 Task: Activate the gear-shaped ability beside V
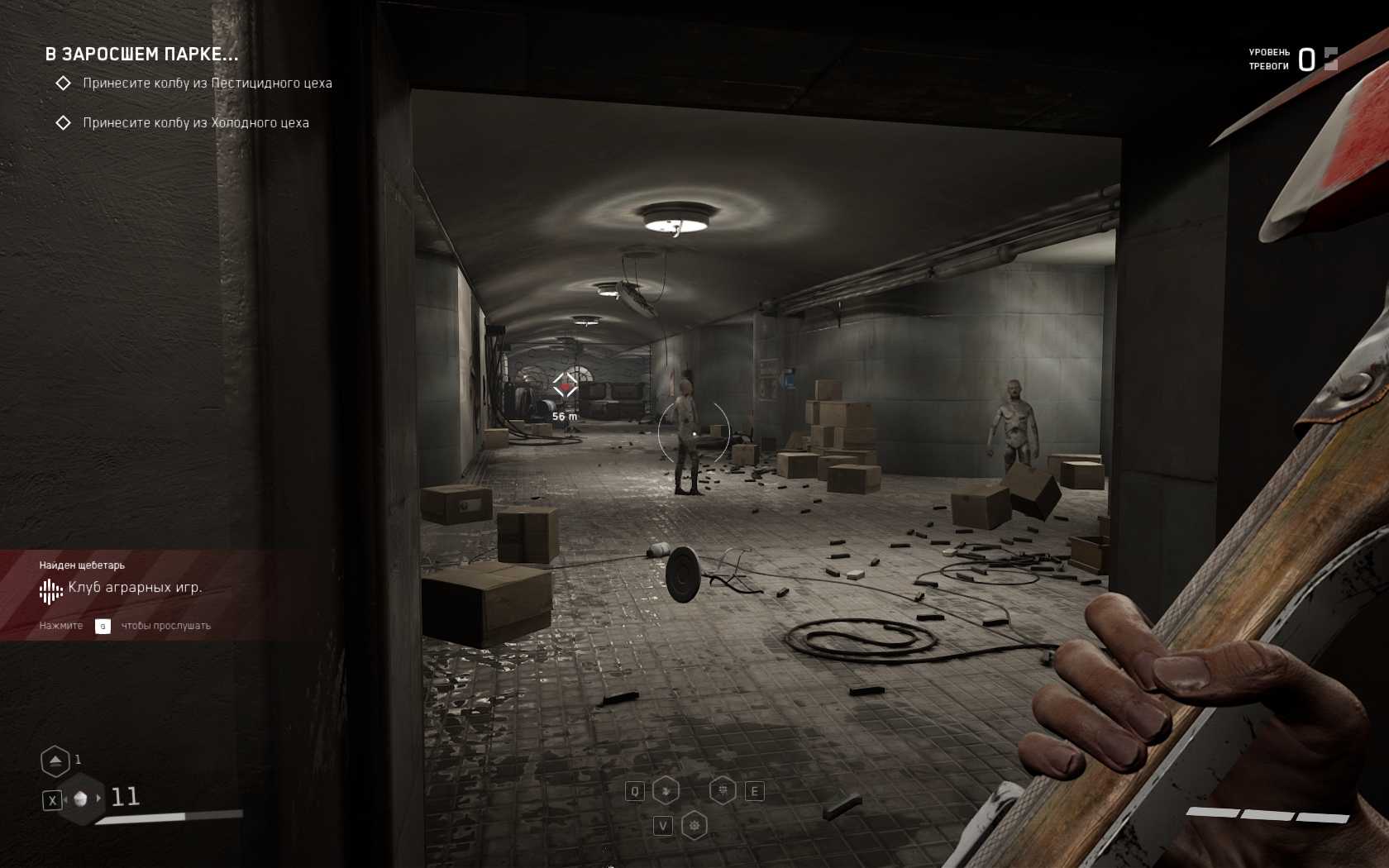tap(694, 825)
